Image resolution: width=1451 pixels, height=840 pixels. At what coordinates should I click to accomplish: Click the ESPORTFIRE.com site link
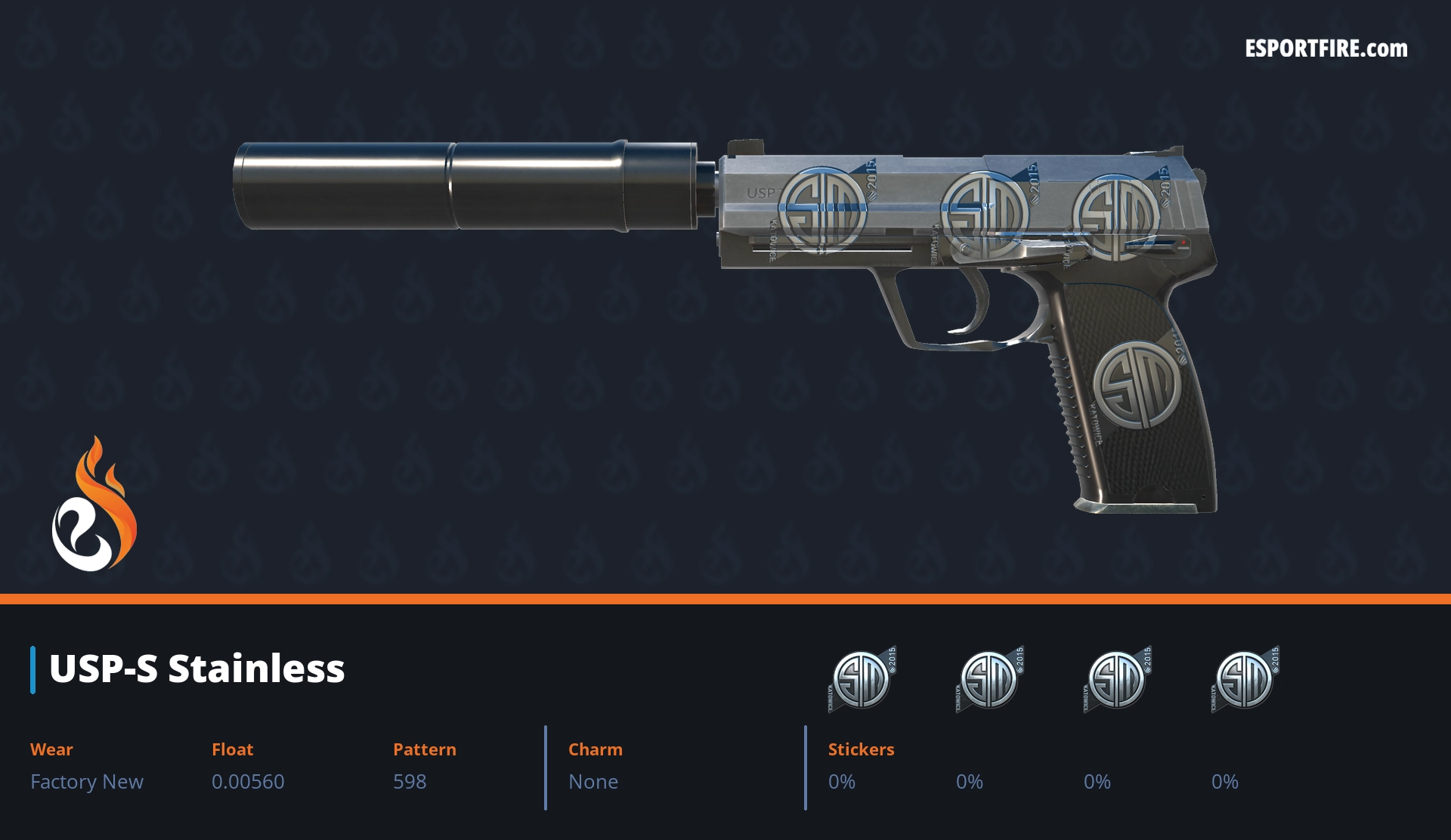1326,49
